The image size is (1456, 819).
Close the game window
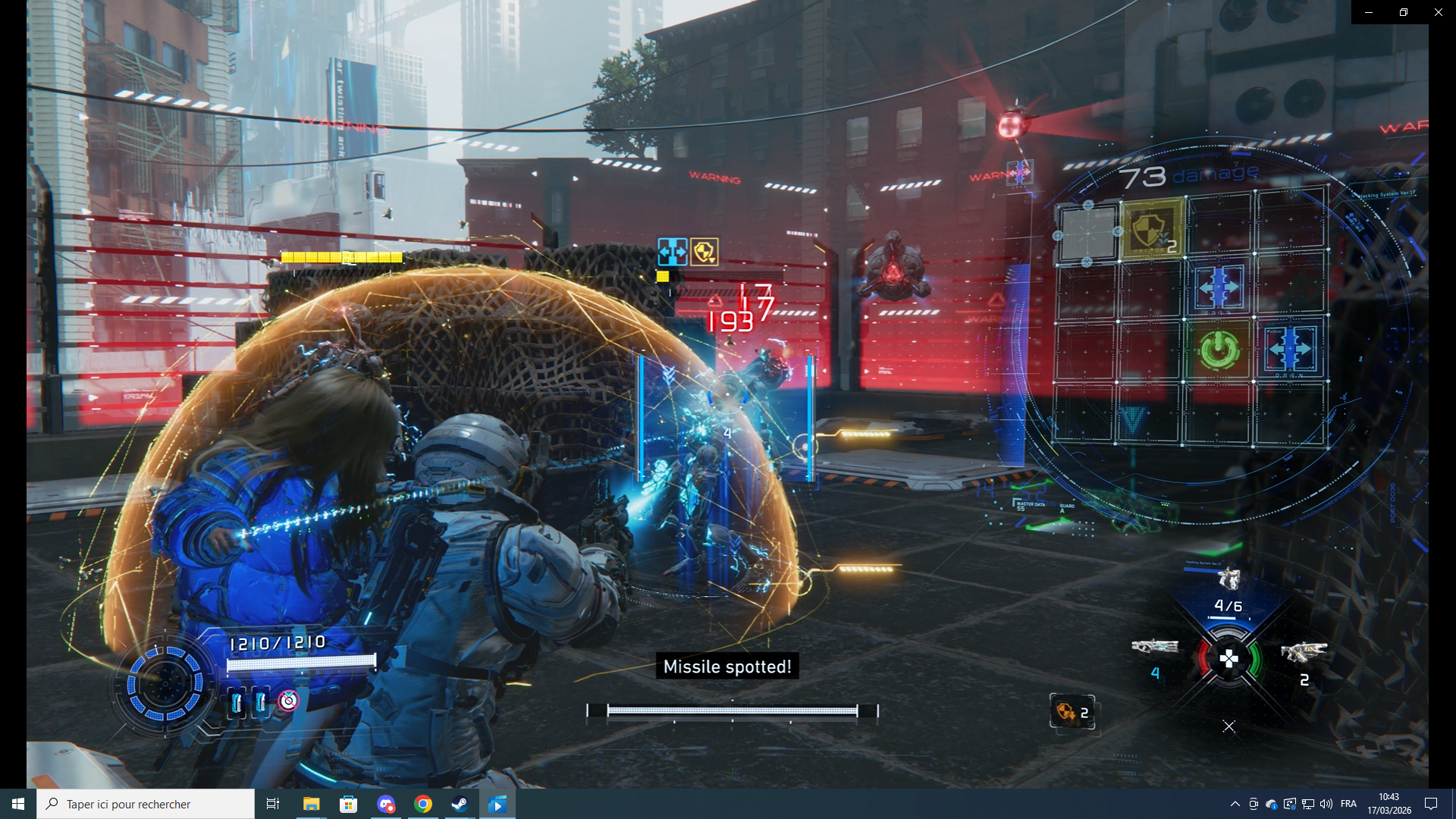pos(1438,12)
